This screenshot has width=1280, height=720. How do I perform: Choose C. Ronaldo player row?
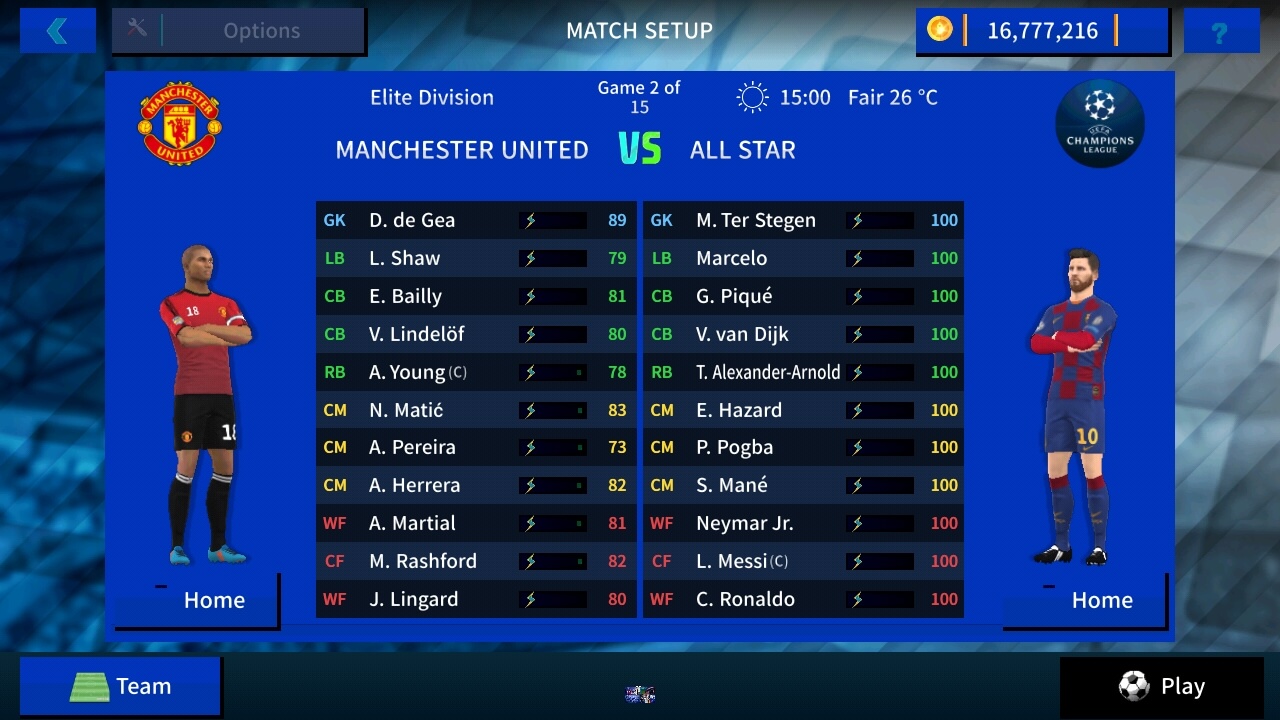(x=802, y=599)
